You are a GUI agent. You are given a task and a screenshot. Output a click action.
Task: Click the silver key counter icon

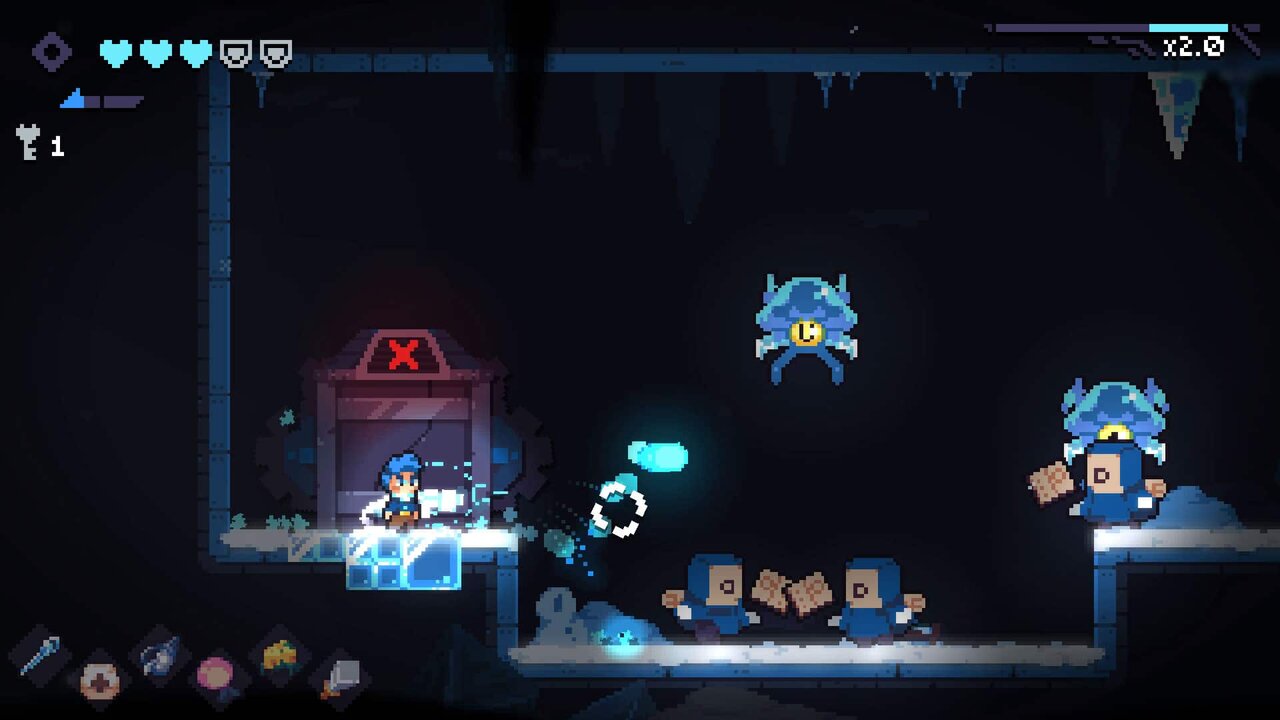(28, 142)
